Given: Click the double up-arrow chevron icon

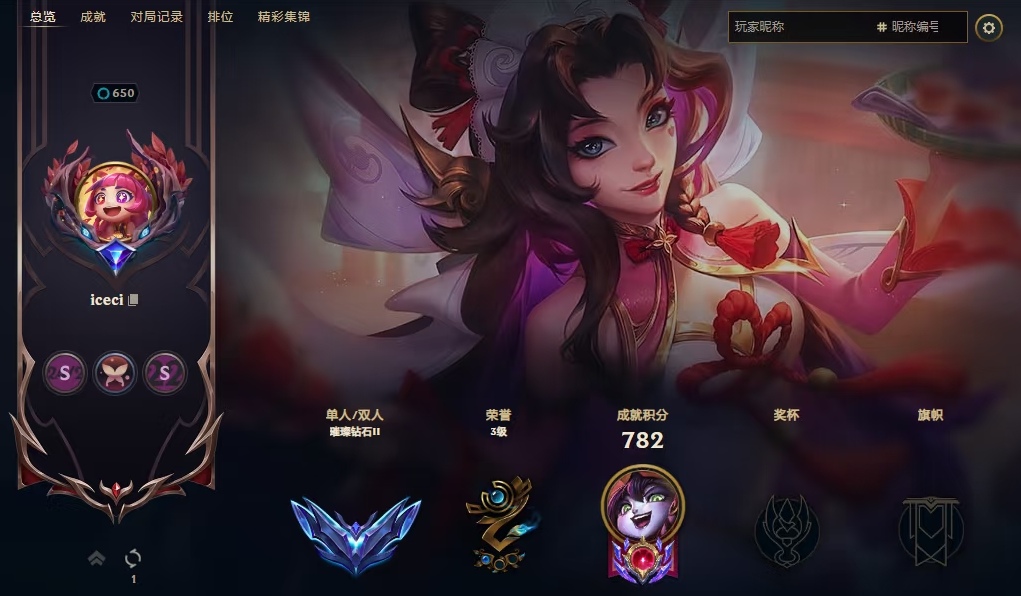Looking at the screenshot, I should 97,559.
